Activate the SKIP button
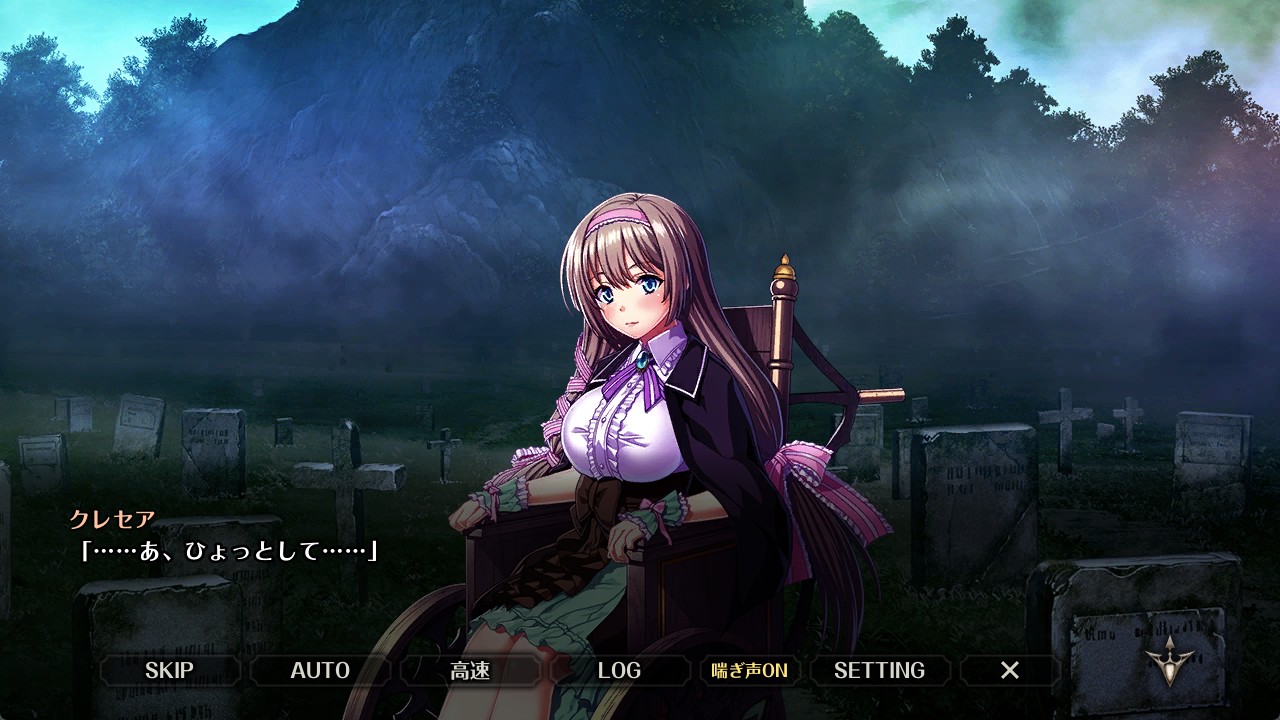 point(169,670)
